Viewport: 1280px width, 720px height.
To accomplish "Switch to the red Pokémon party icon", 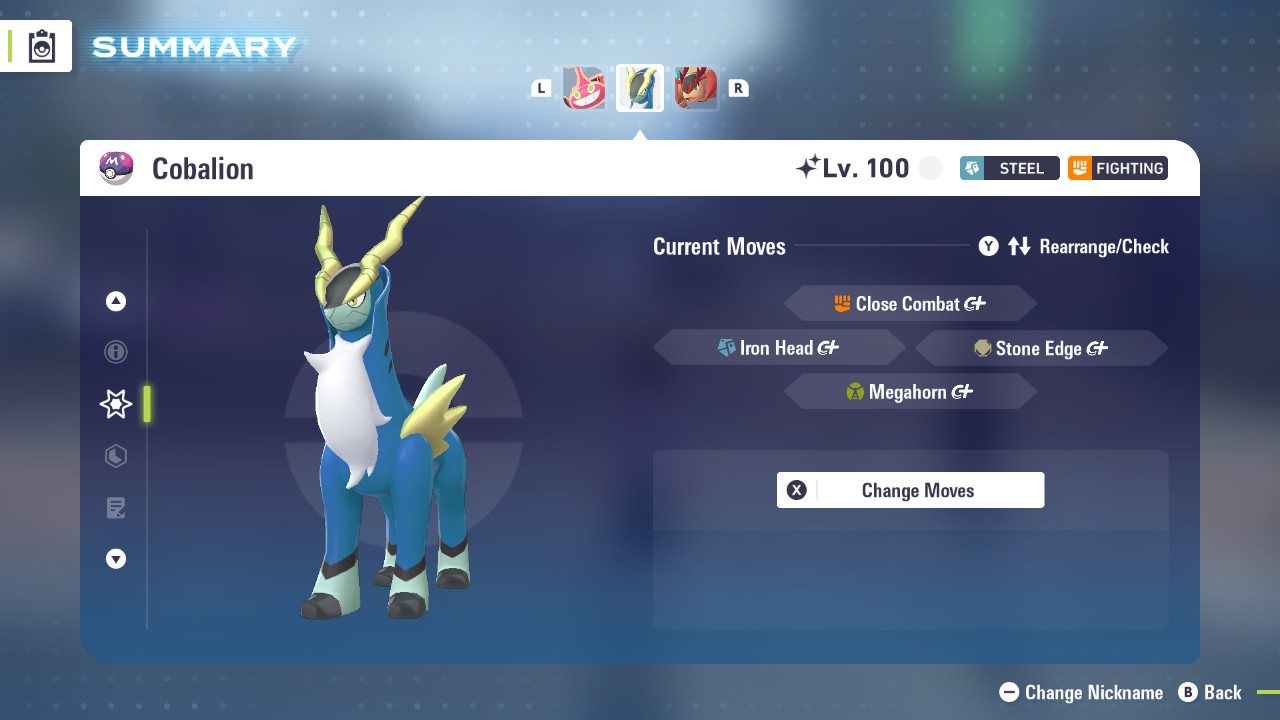I will 695,88.
